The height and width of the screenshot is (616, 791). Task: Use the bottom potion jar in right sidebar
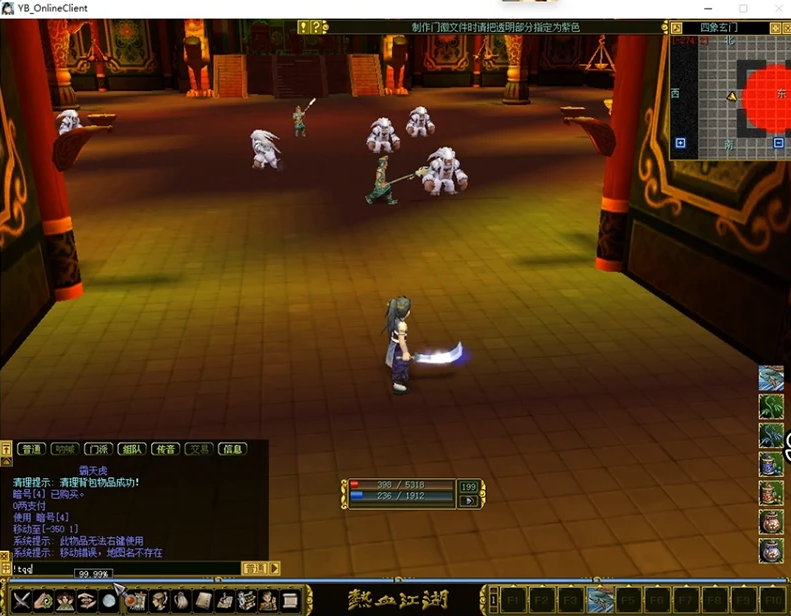click(771, 551)
